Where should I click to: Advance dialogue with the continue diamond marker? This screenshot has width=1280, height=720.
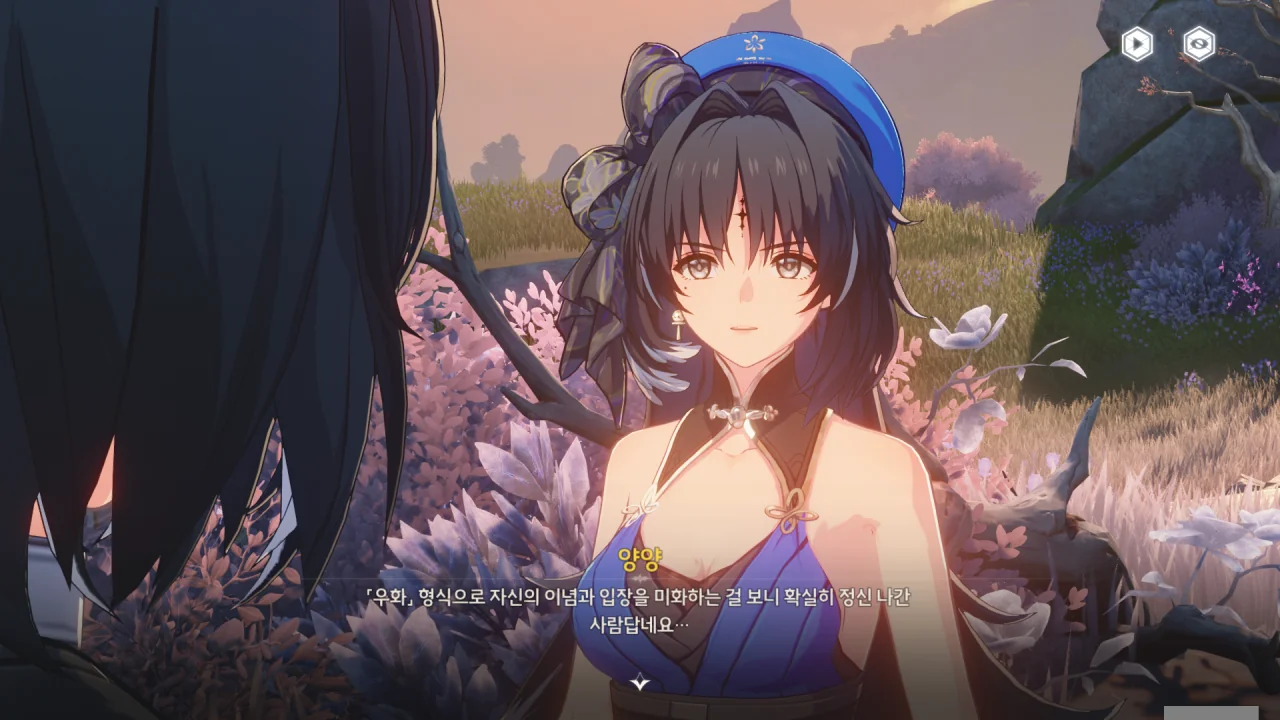(x=640, y=683)
